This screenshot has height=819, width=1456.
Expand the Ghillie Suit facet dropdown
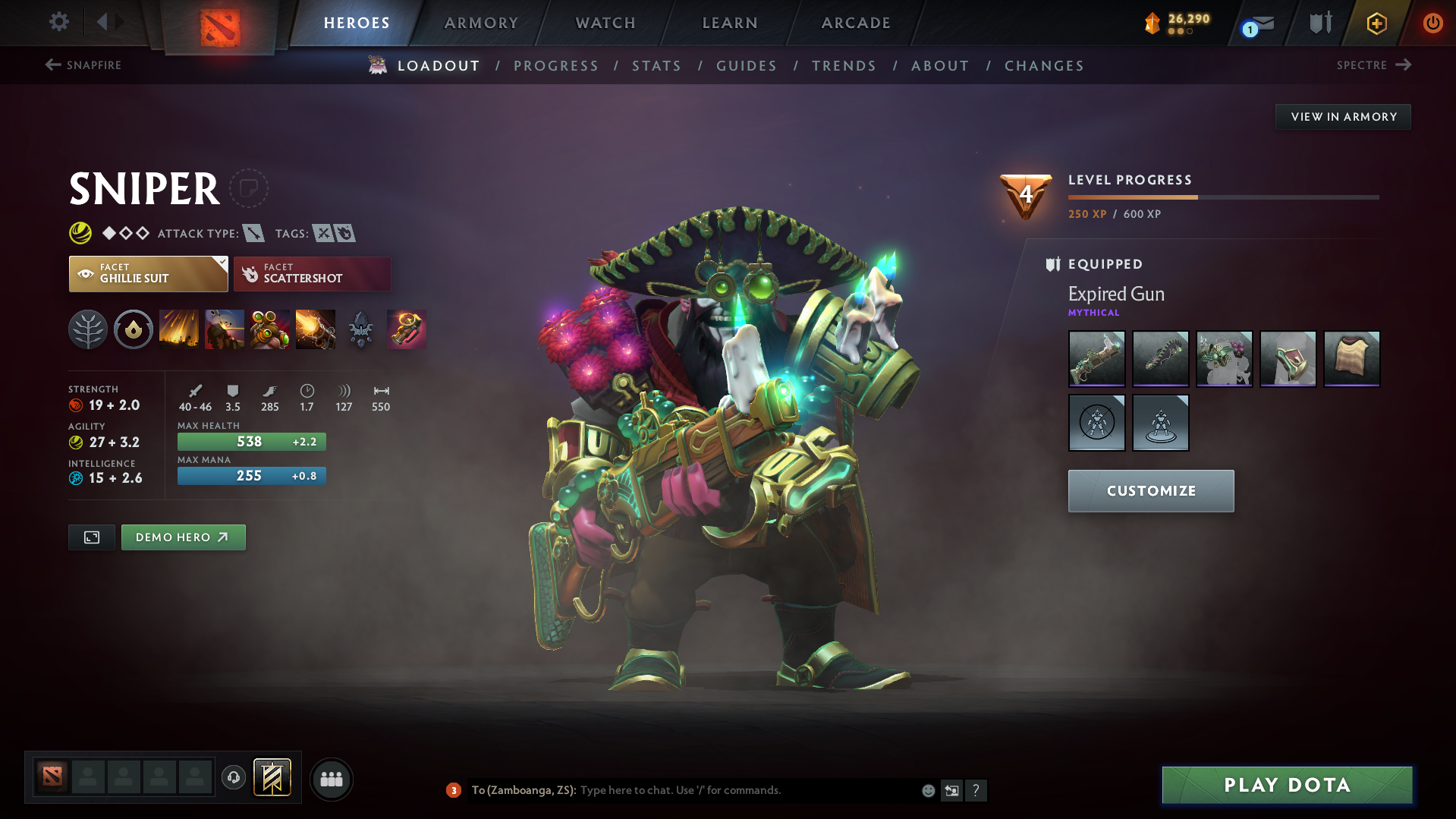pyautogui.click(x=220, y=263)
